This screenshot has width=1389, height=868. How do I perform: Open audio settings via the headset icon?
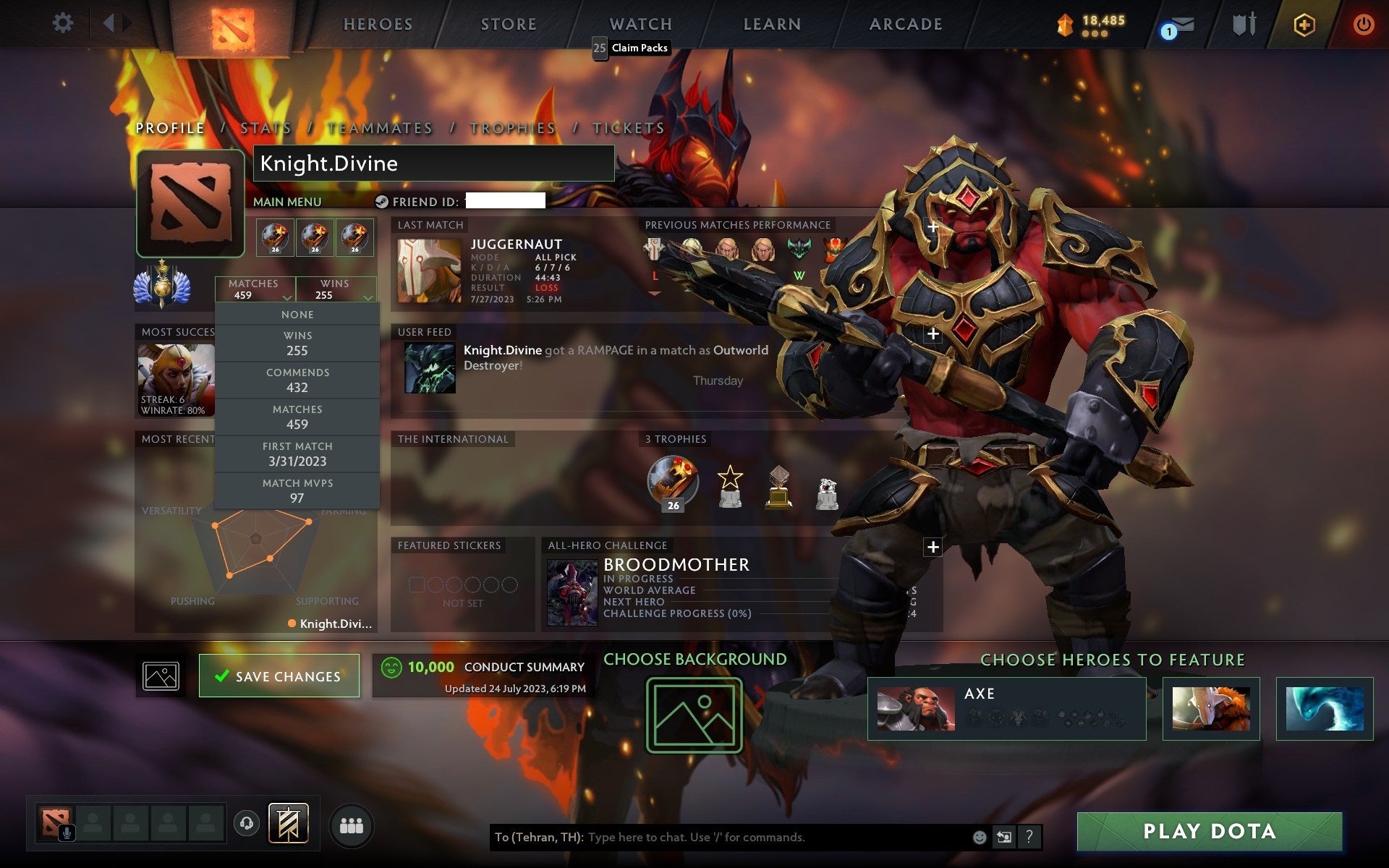[x=245, y=822]
